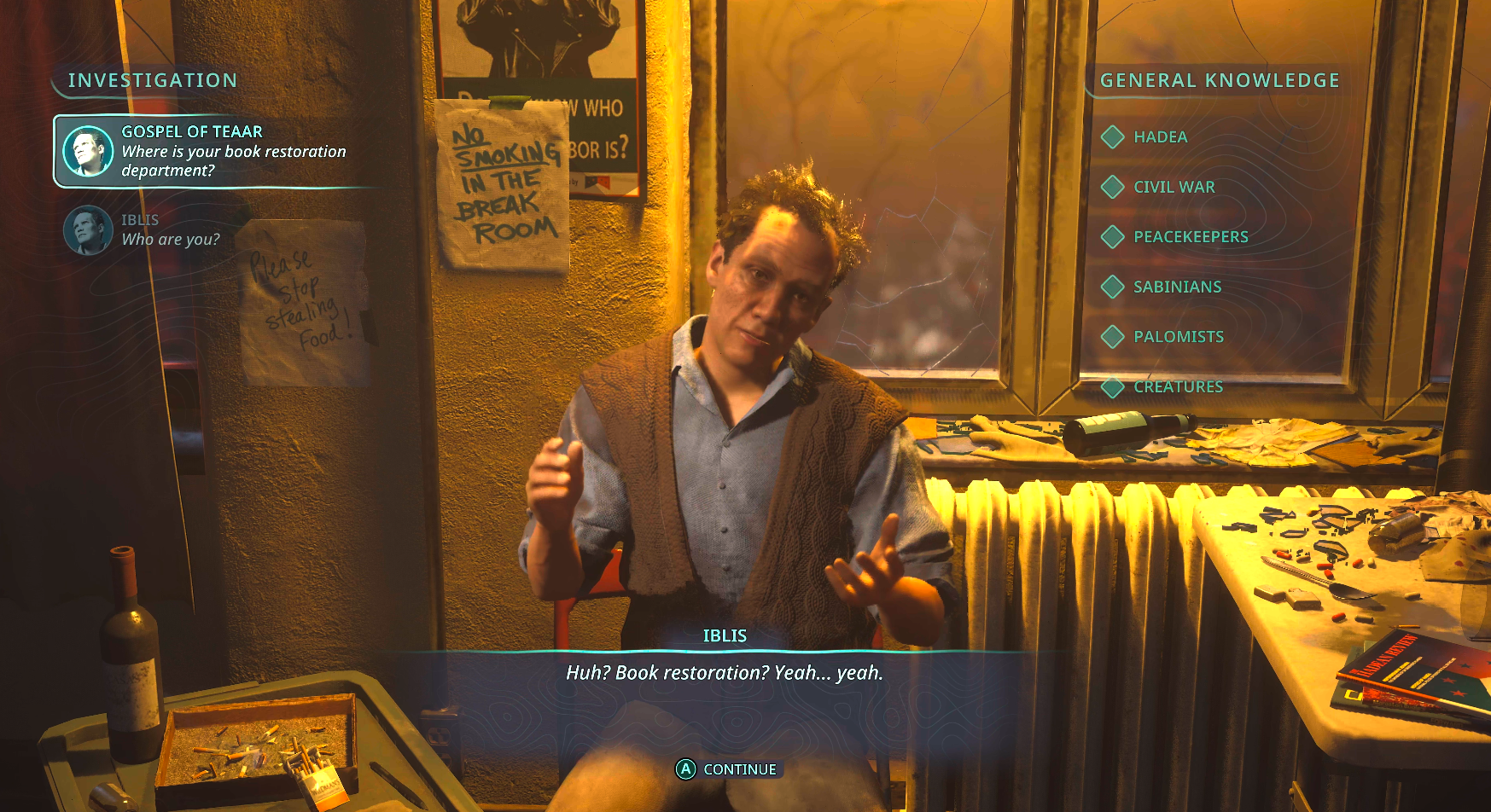1491x812 pixels.
Task: Select the Sabinians knowledge entry
Action: 1176,287
